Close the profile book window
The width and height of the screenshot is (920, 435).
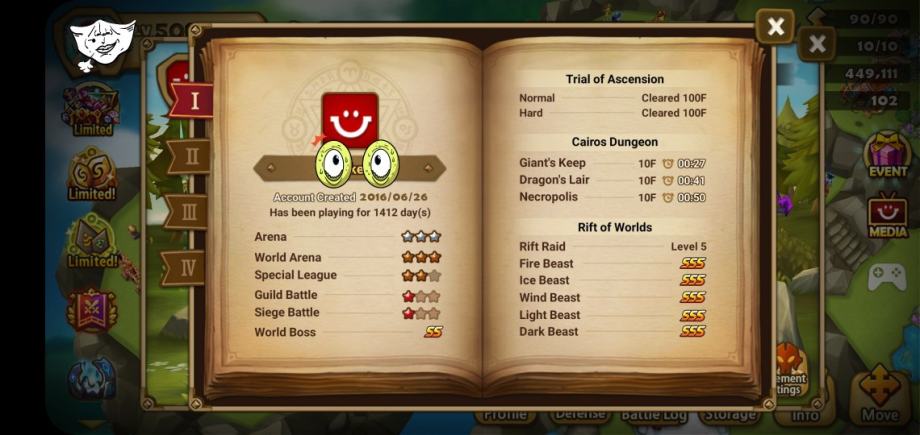(774, 26)
